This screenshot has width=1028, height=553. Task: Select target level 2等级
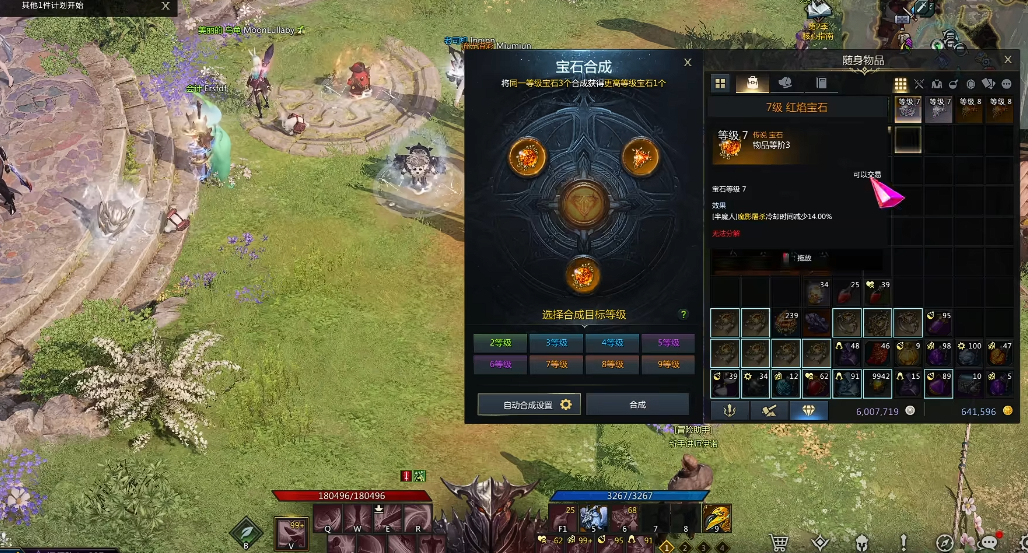(x=500, y=342)
